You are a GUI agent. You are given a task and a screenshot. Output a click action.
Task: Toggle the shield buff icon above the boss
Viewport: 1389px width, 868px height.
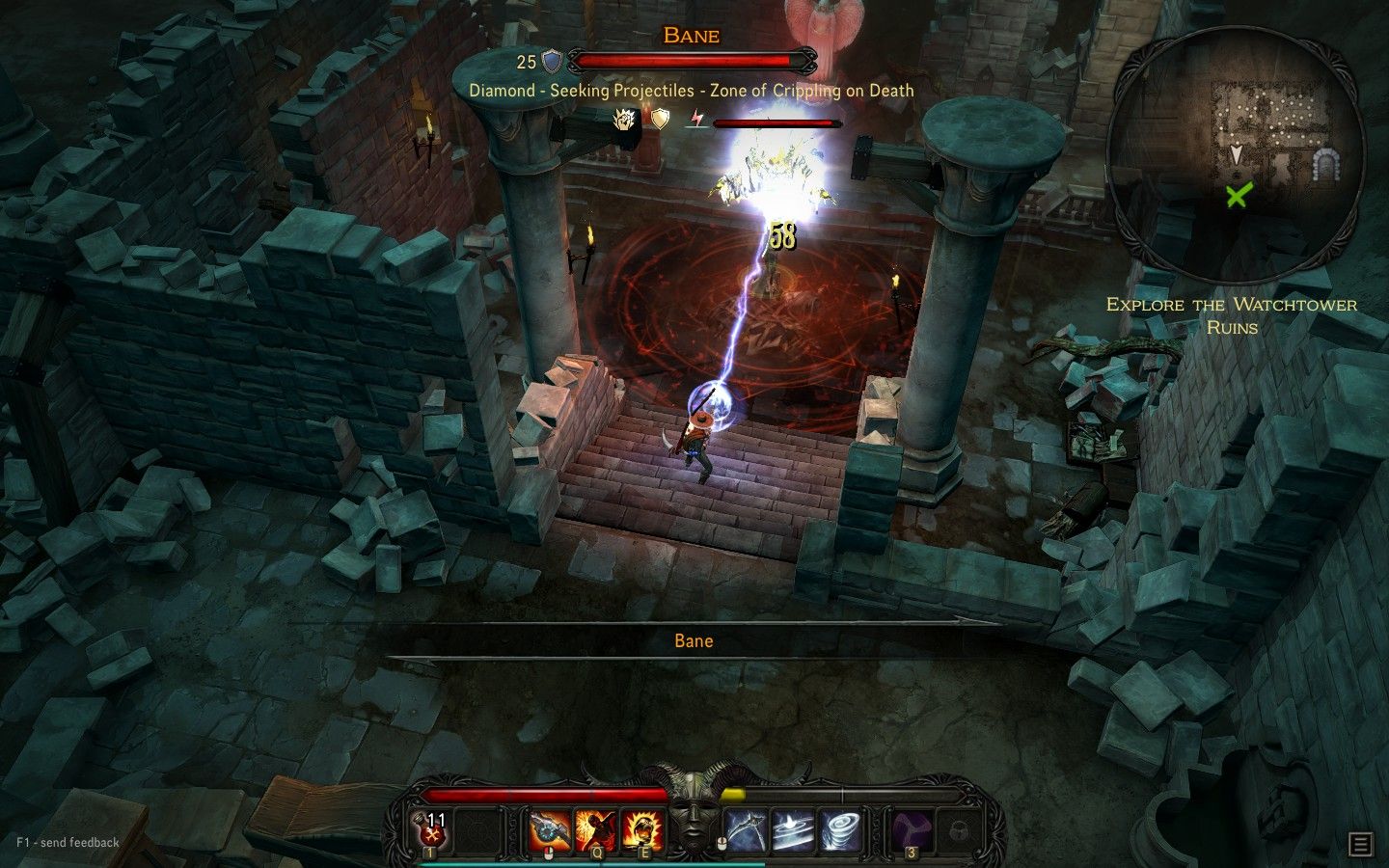click(660, 121)
